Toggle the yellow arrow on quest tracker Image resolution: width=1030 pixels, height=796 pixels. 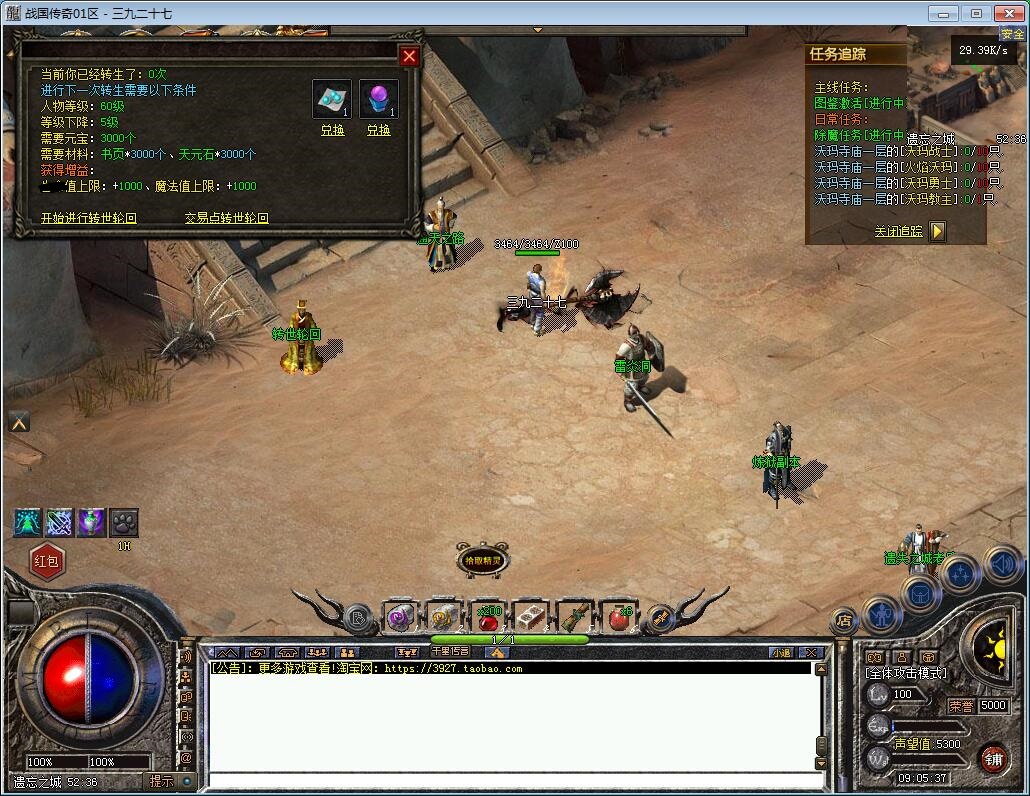[937, 231]
